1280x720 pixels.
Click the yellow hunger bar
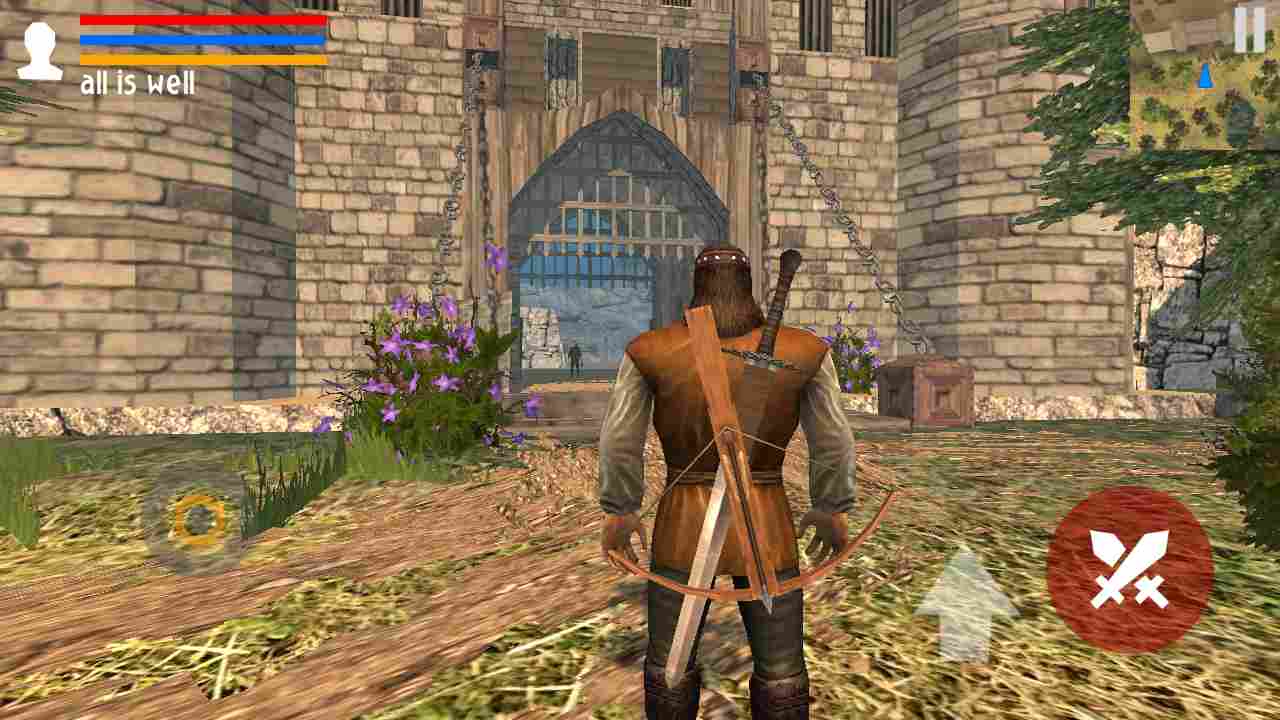click(x=200, y=58)
